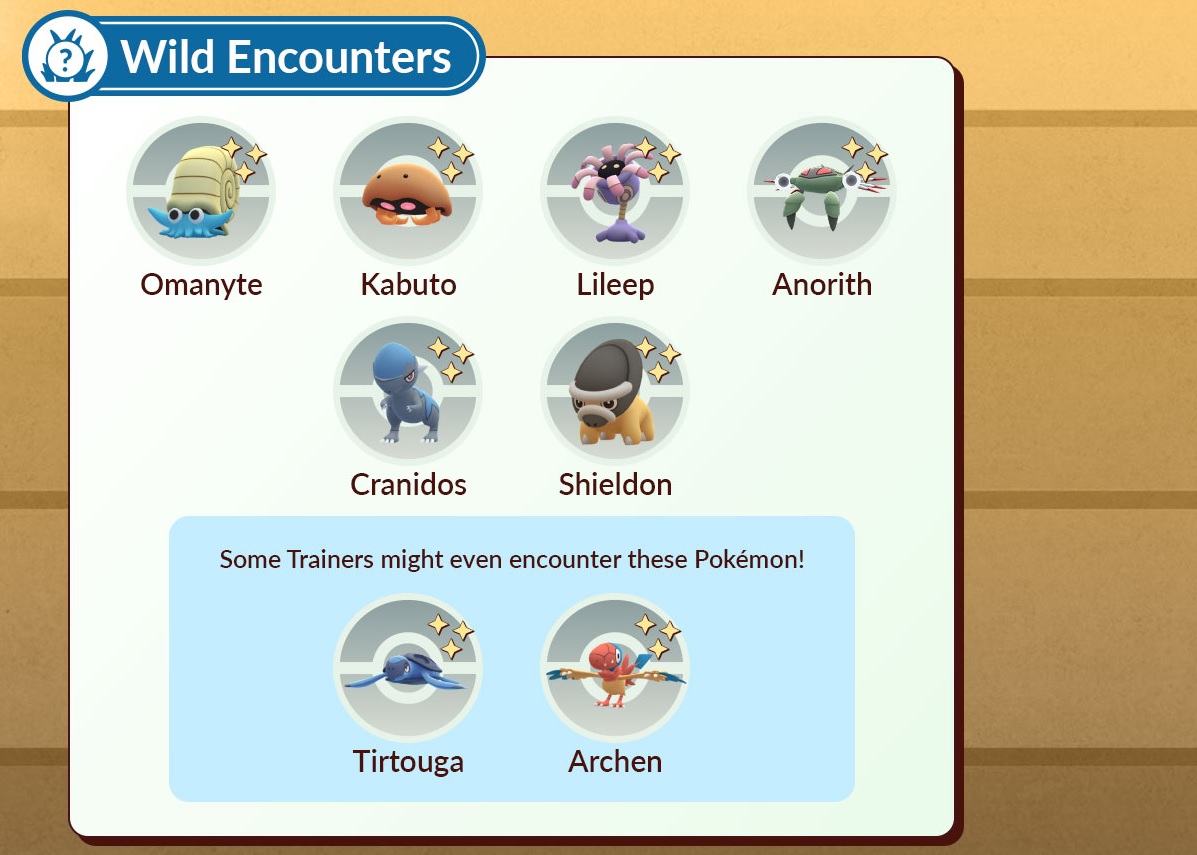Open the Lileep Pokémon icon
Viewport: 1197px width, 855px height.
click(615, 192)
